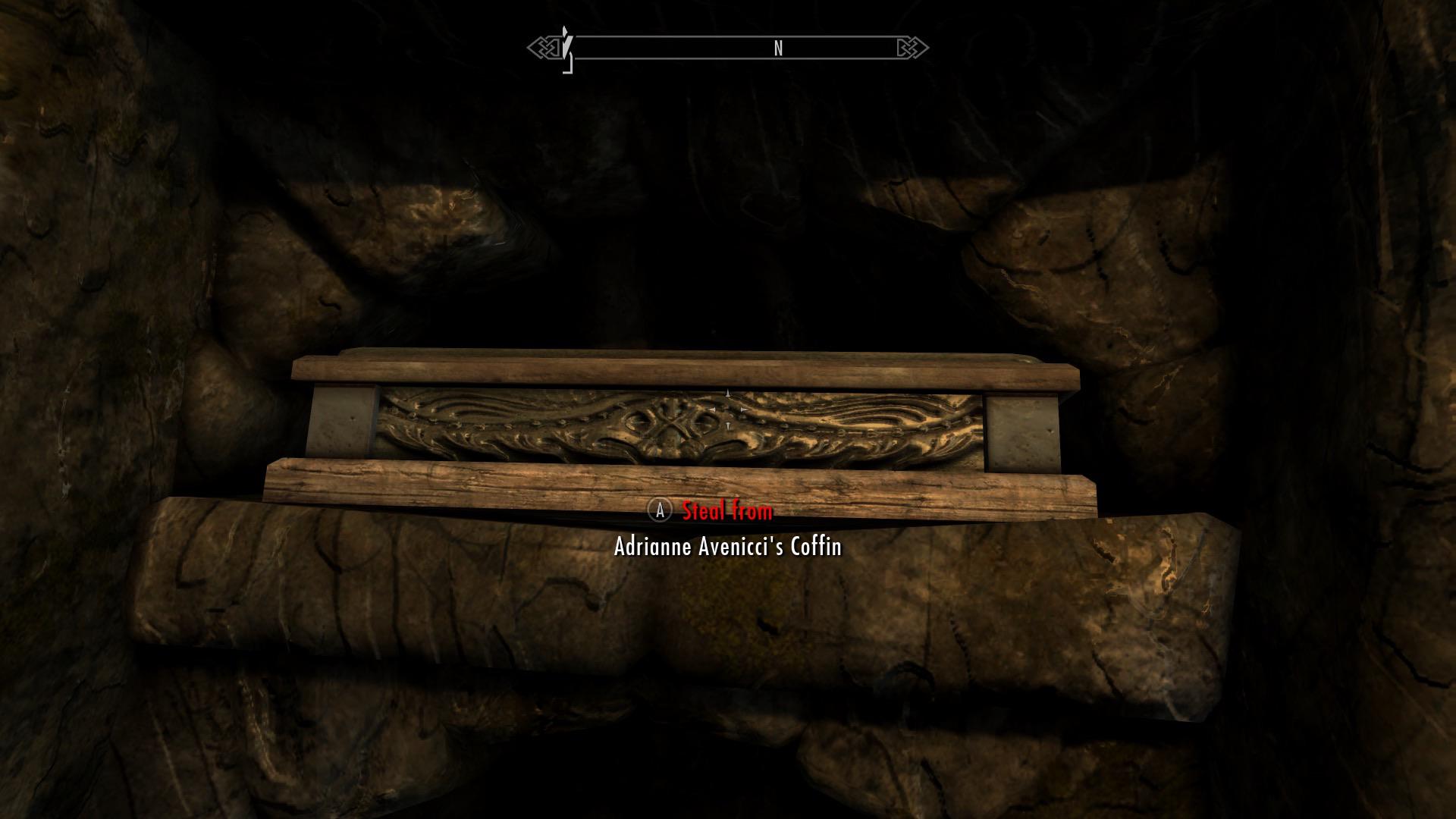
Task: Click the left end of the compass strip
Action: [x=576, y=47]
